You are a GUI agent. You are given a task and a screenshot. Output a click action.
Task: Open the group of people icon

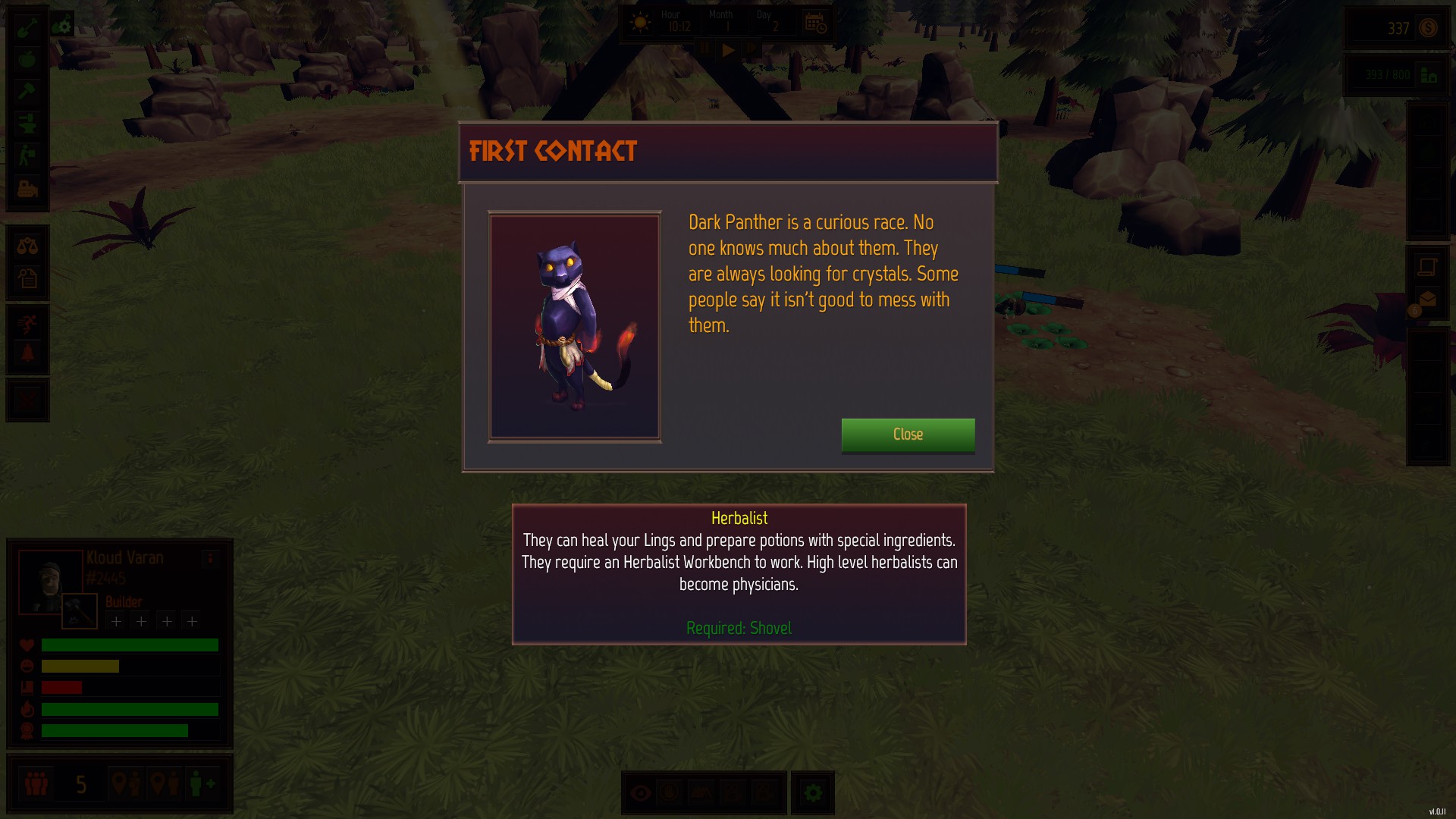click(36, 783)
